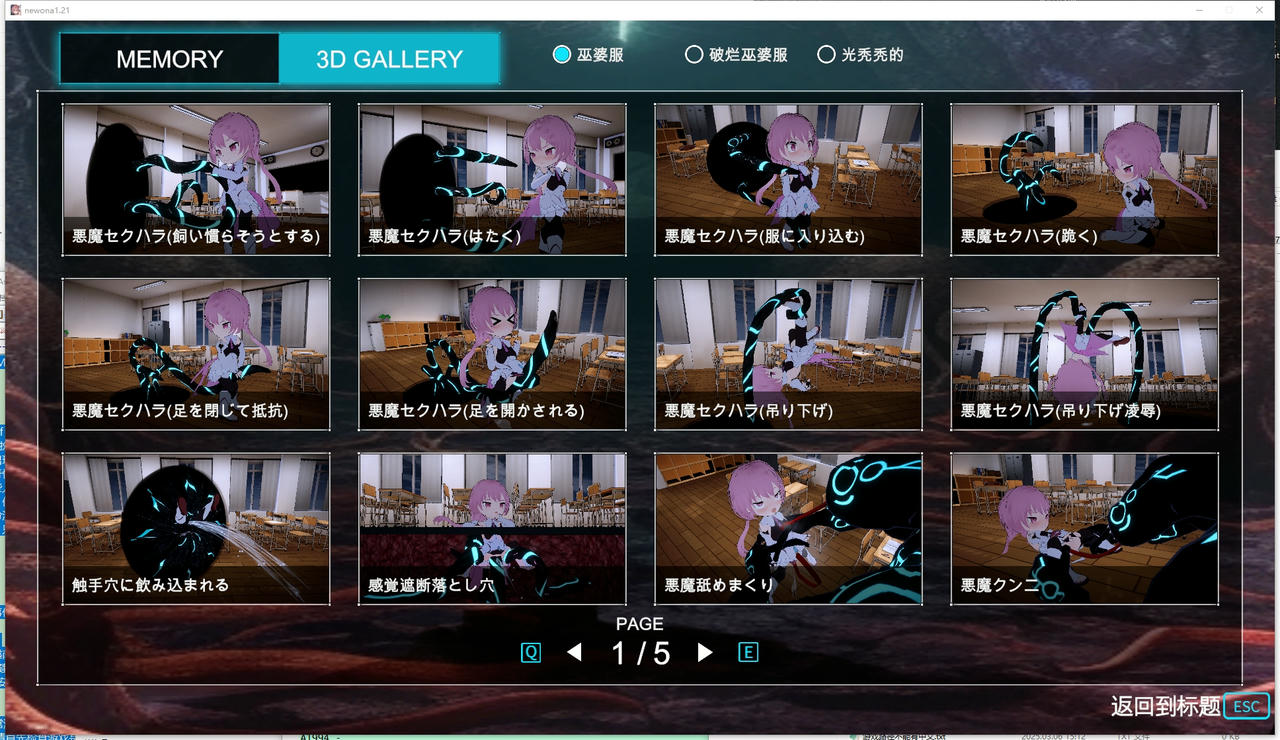Open the 悪魔セクハラ(吊り下げ) scene thumbnail
The image size is (1280, 740).
tap(788, 352)
